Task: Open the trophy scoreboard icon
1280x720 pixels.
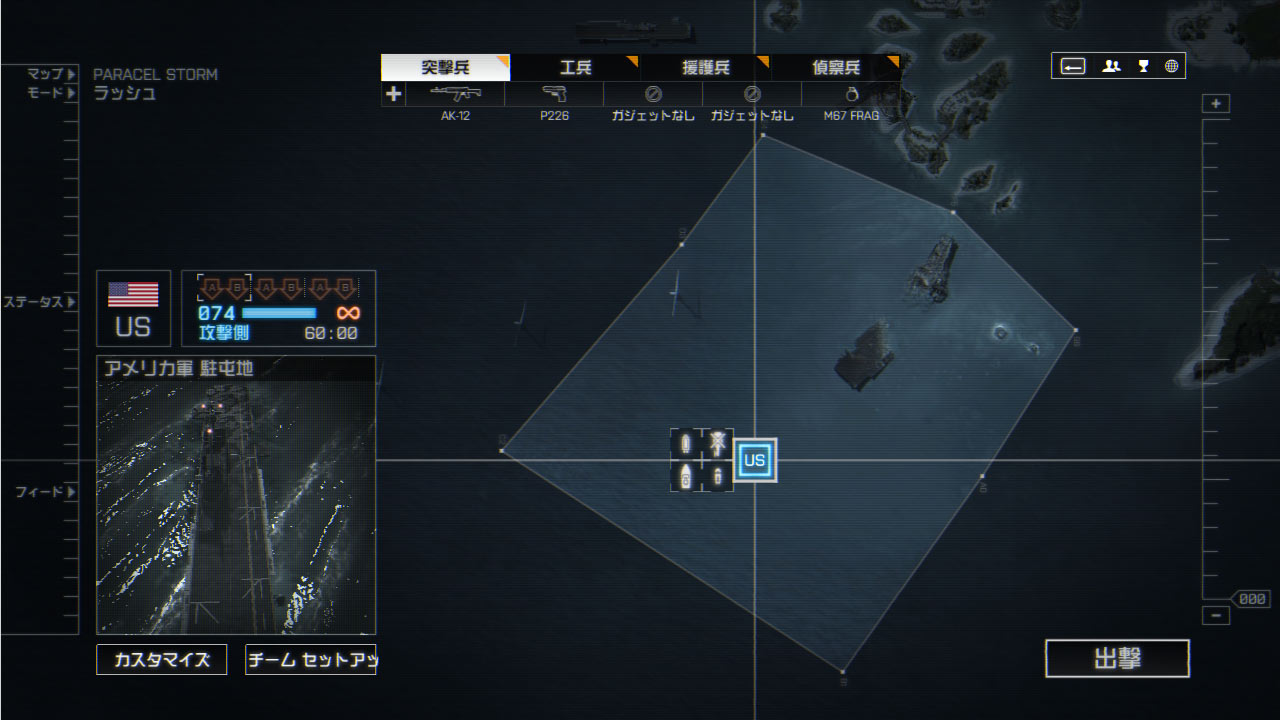Action: tap(1143, 66)
